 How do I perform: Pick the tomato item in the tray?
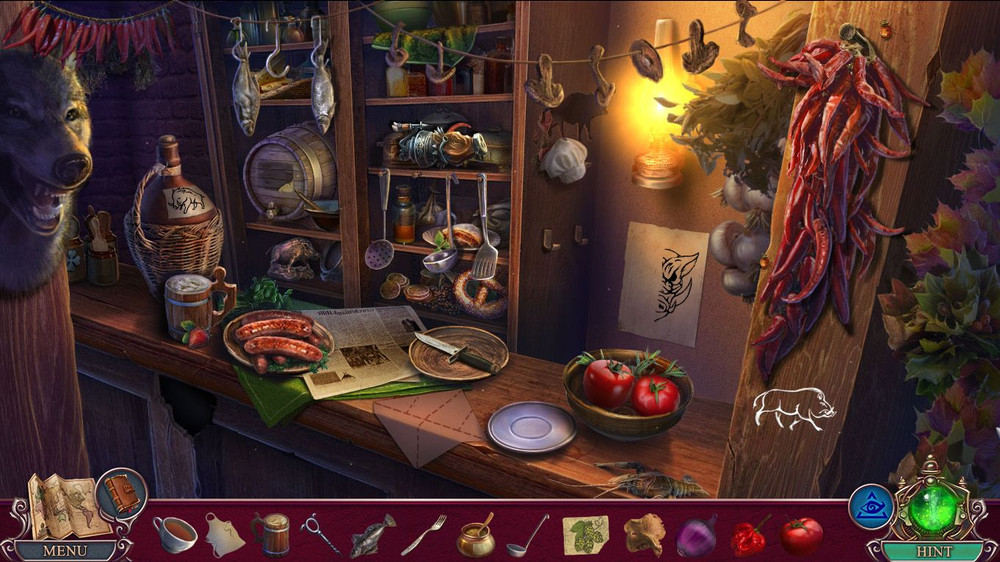click(801, 536)
